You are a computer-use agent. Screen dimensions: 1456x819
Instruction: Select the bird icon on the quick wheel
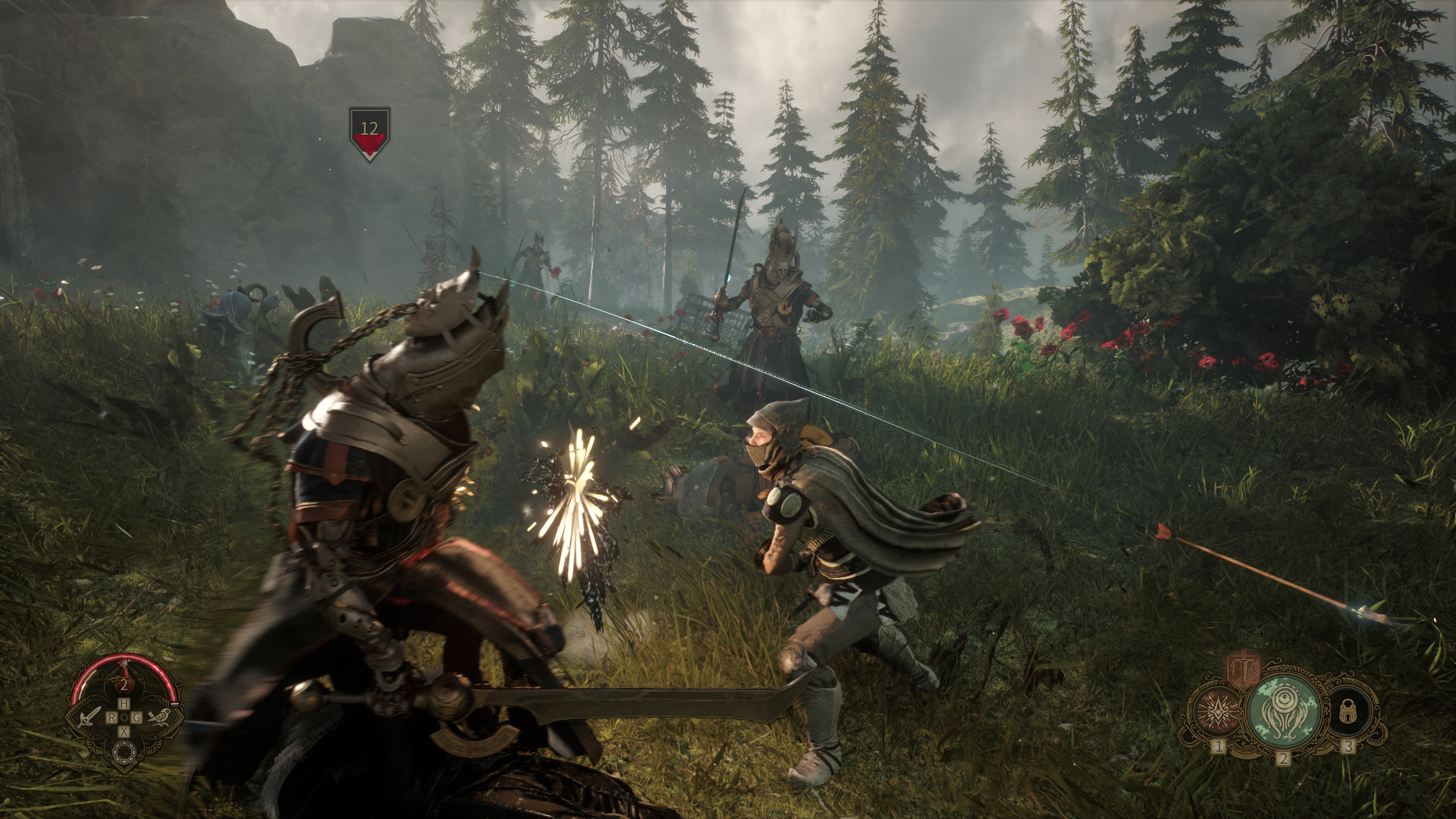tap(159, 718)
